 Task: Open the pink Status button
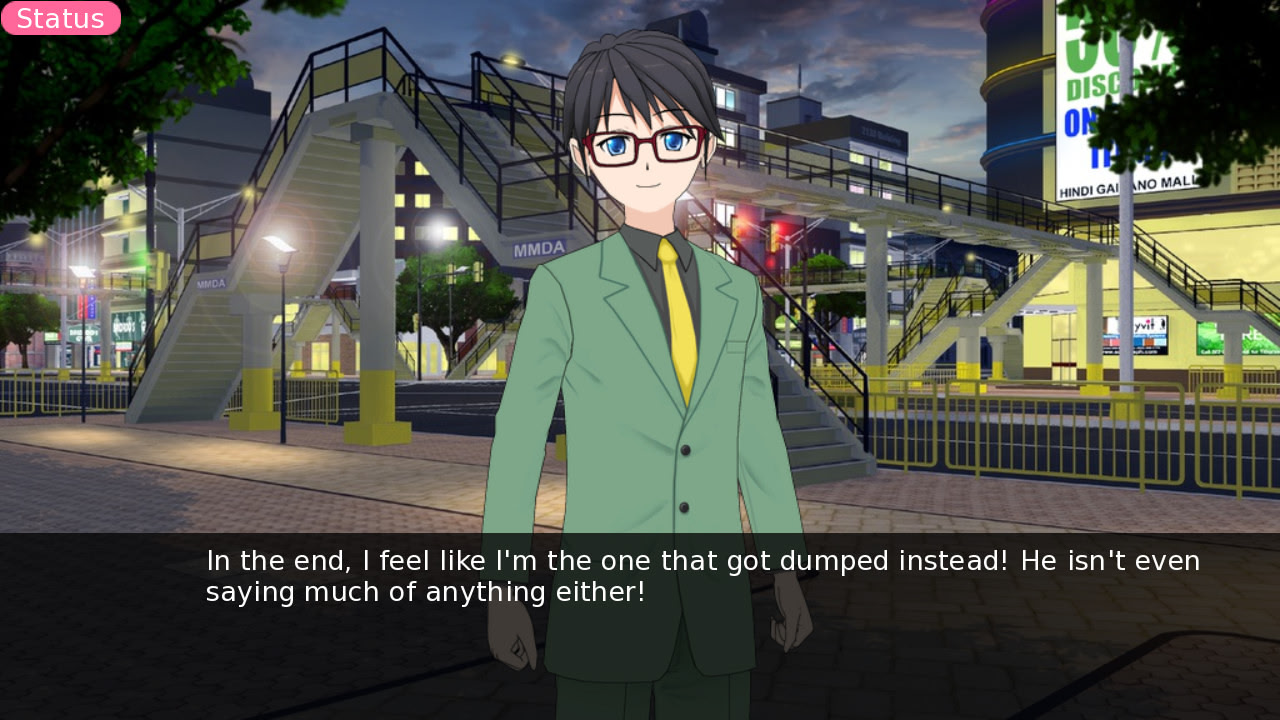[61, 19]
